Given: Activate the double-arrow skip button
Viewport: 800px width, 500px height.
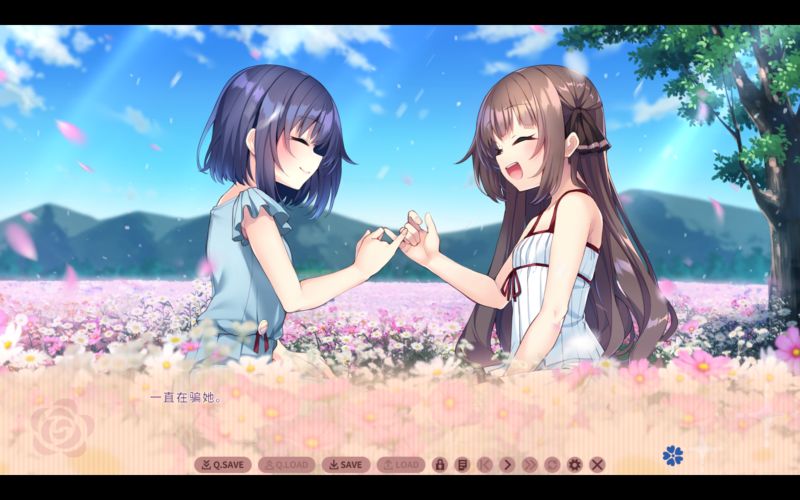Looking at the screenshot, I should [530, 464].
